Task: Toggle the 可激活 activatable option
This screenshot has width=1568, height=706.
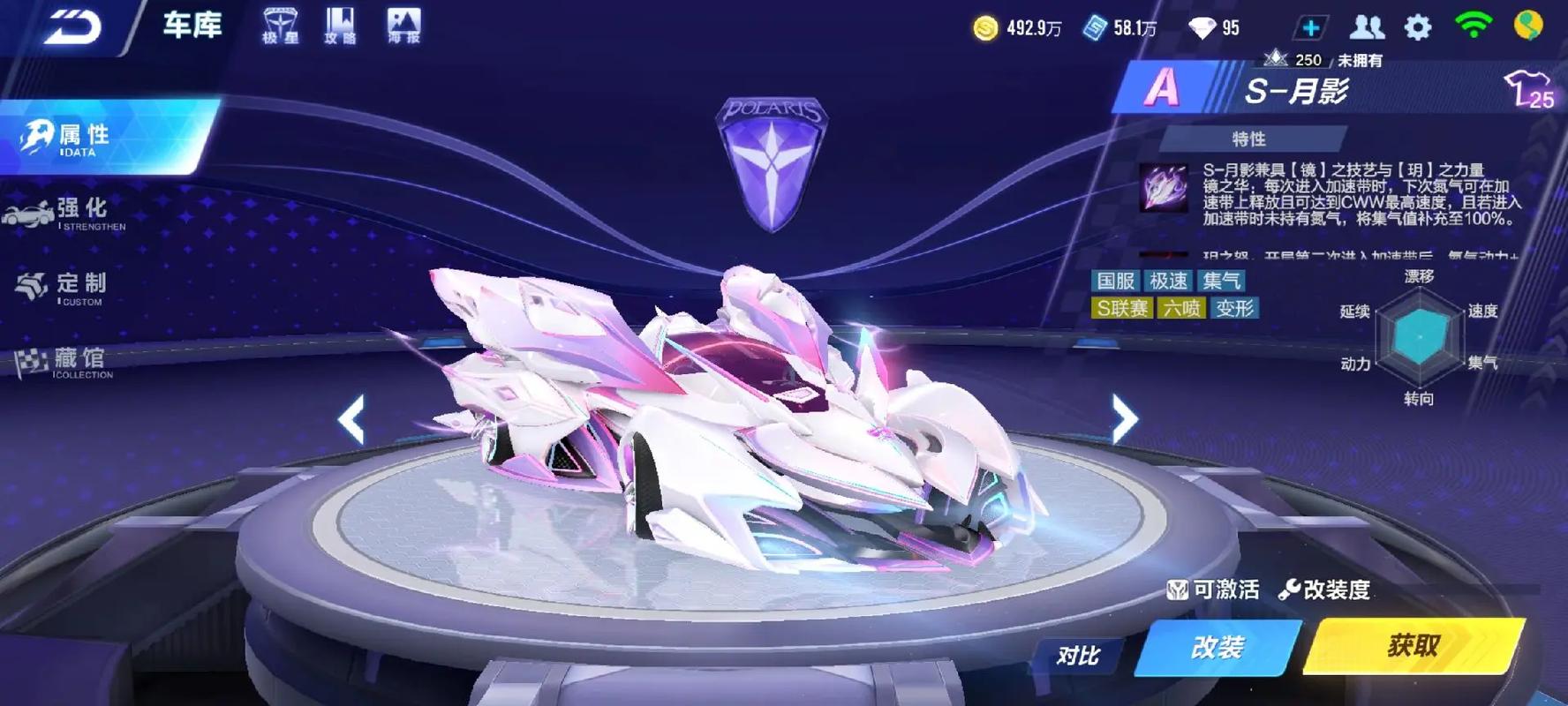Action: point(1214,590)
